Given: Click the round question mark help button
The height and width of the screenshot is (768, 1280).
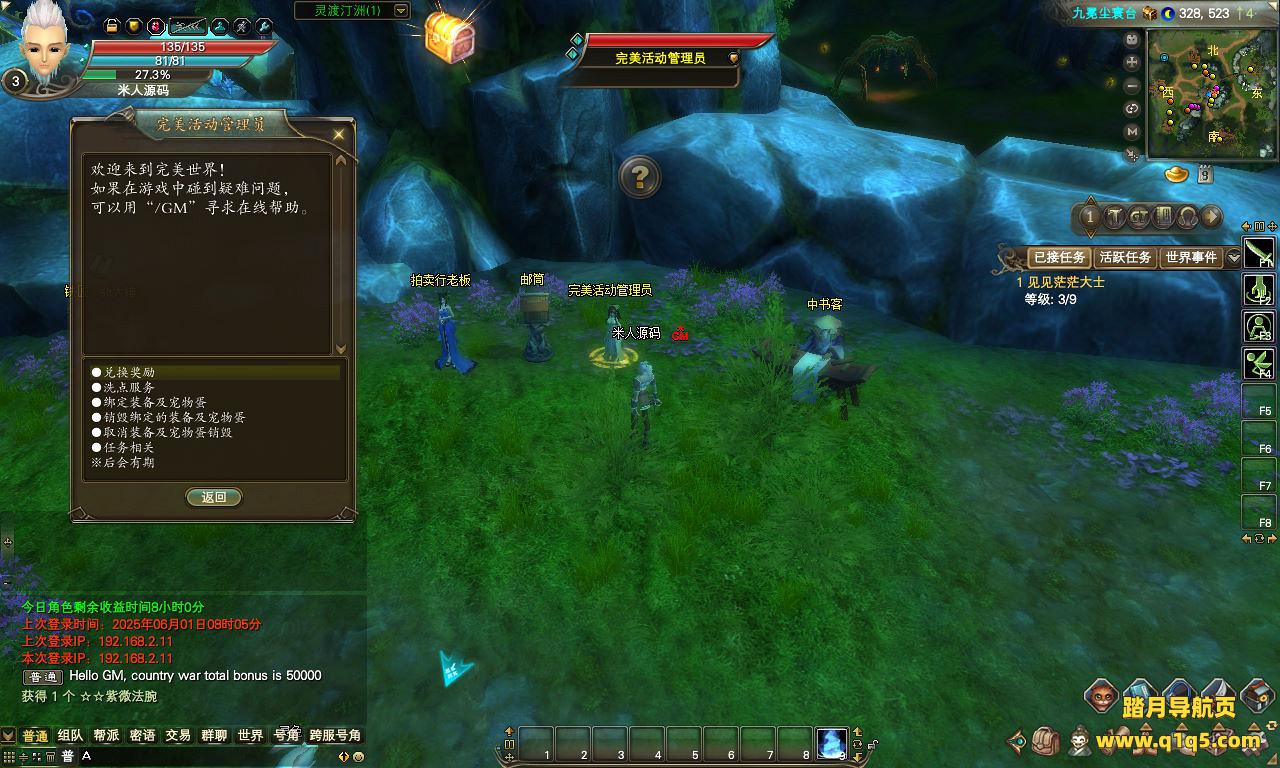Looking at the screenshot, I should [x=640, y=177].
